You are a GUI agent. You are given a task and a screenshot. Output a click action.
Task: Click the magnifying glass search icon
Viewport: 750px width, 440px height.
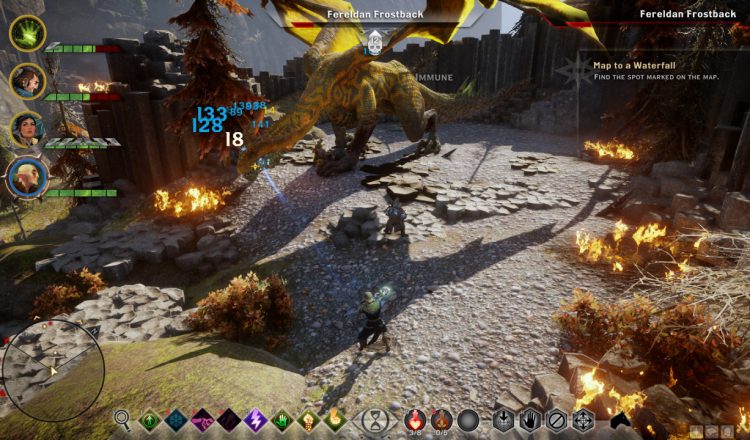point(123,420)
